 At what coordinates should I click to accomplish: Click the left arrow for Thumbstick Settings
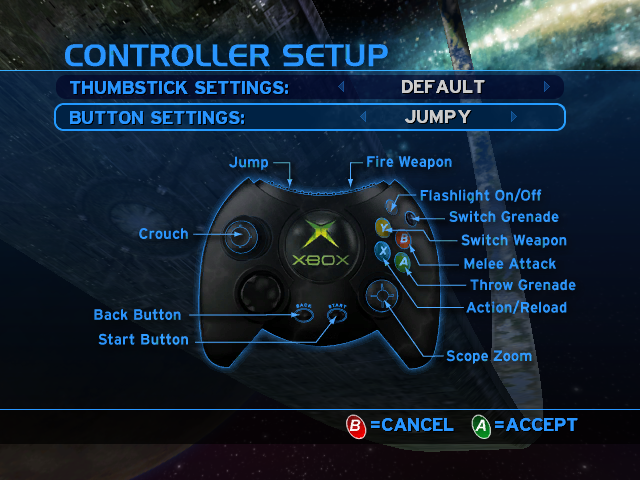[340, 87]
